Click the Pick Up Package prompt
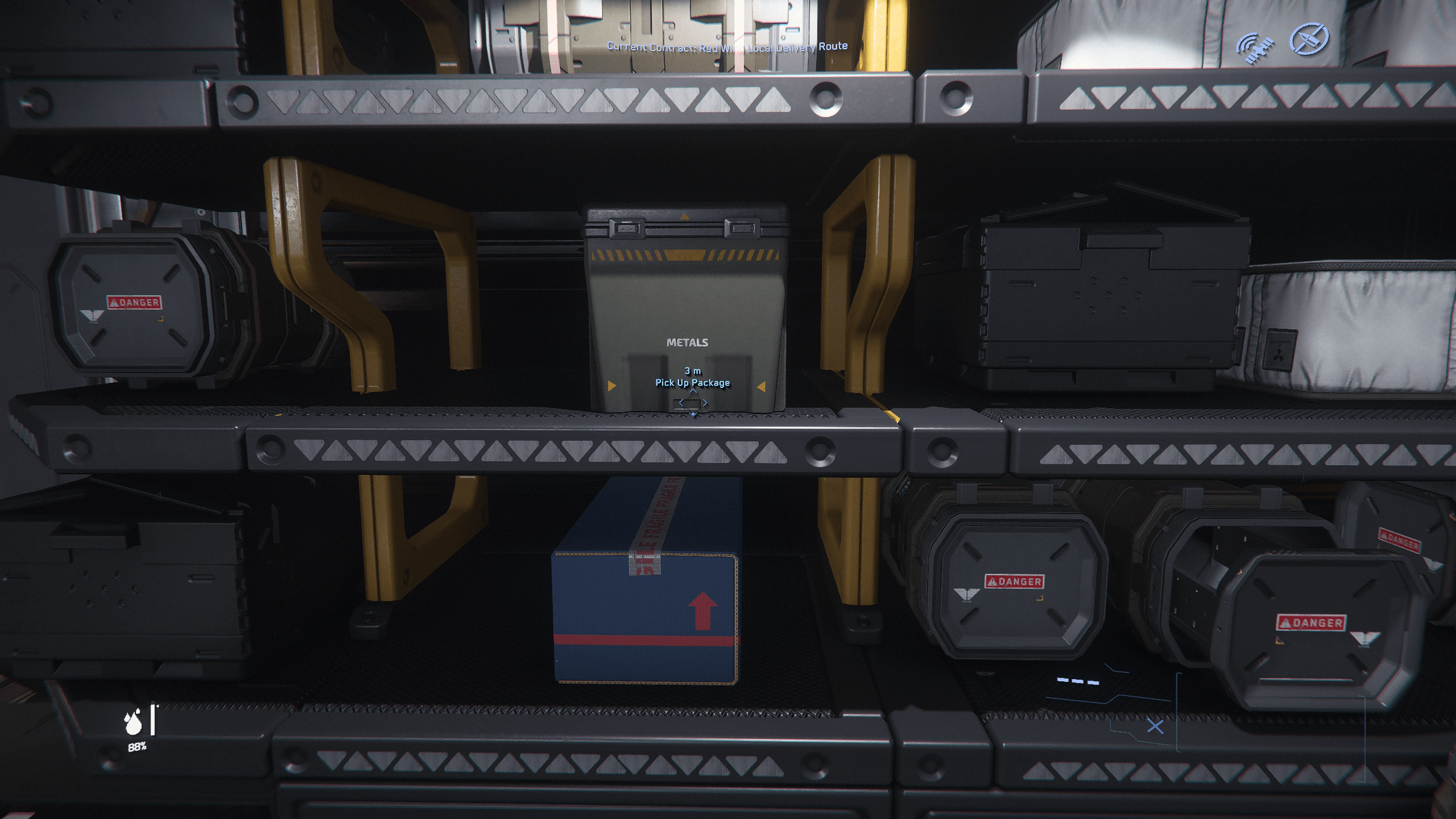This screenshot has height=819, width=1456. pyautogui.click(x=692, y=383)
